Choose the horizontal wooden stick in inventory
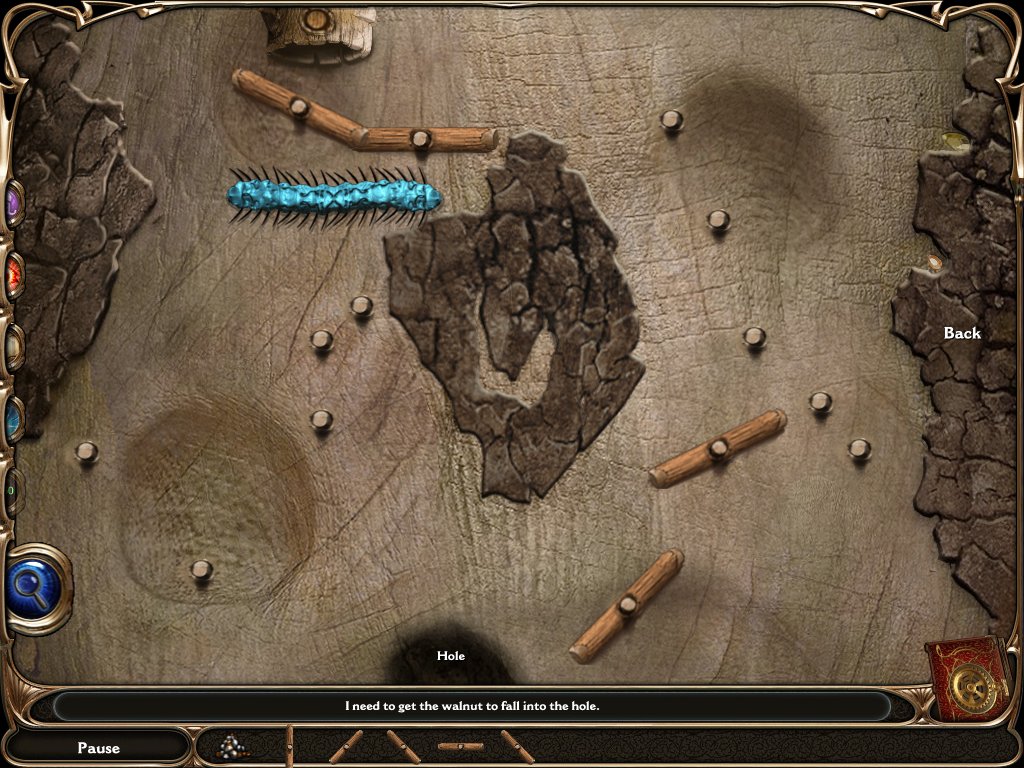Screen dimensions: 1024x768 (x=460, y=746)
